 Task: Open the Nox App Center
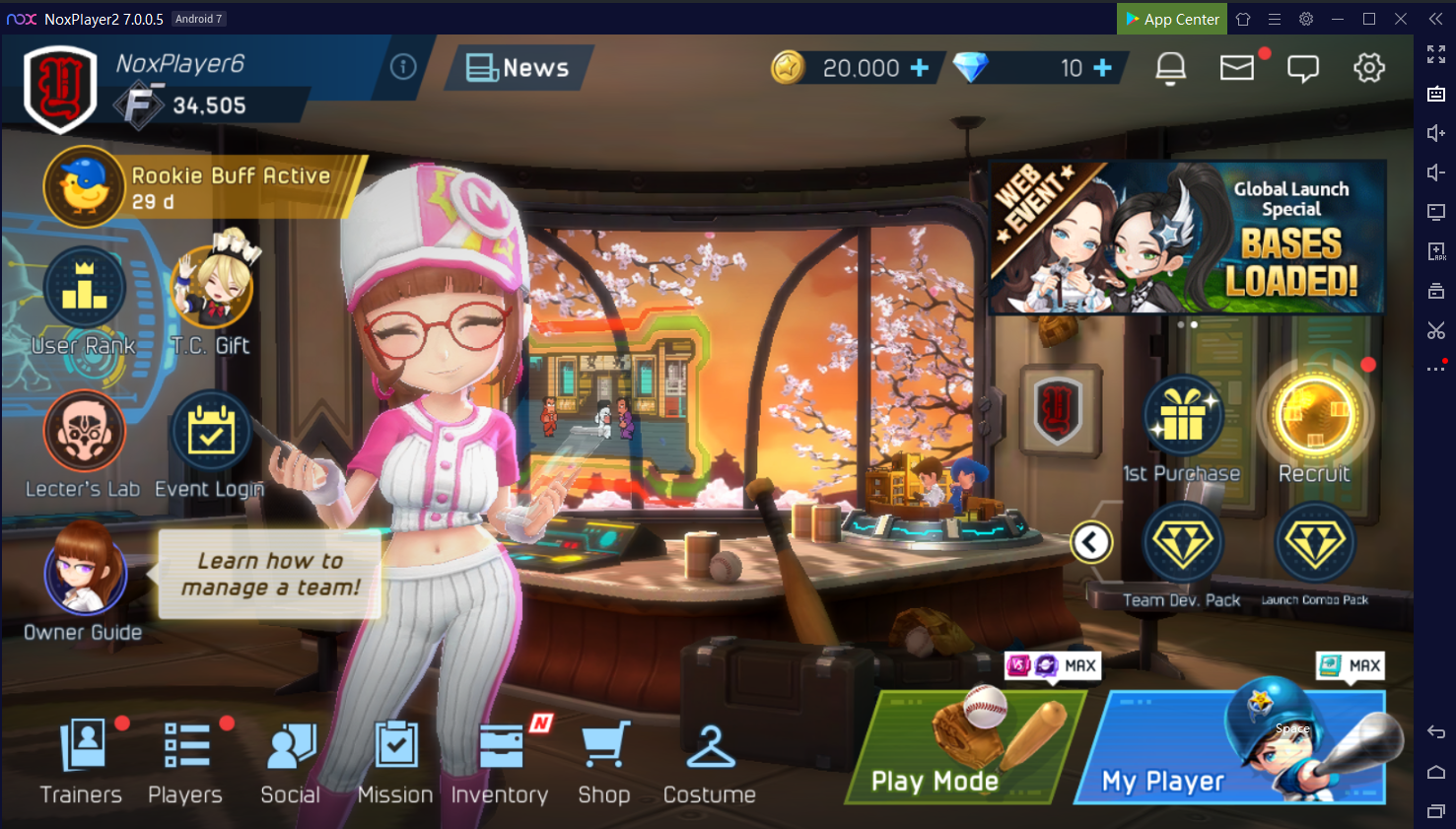pyautogui.click(x=1171, y=19)
